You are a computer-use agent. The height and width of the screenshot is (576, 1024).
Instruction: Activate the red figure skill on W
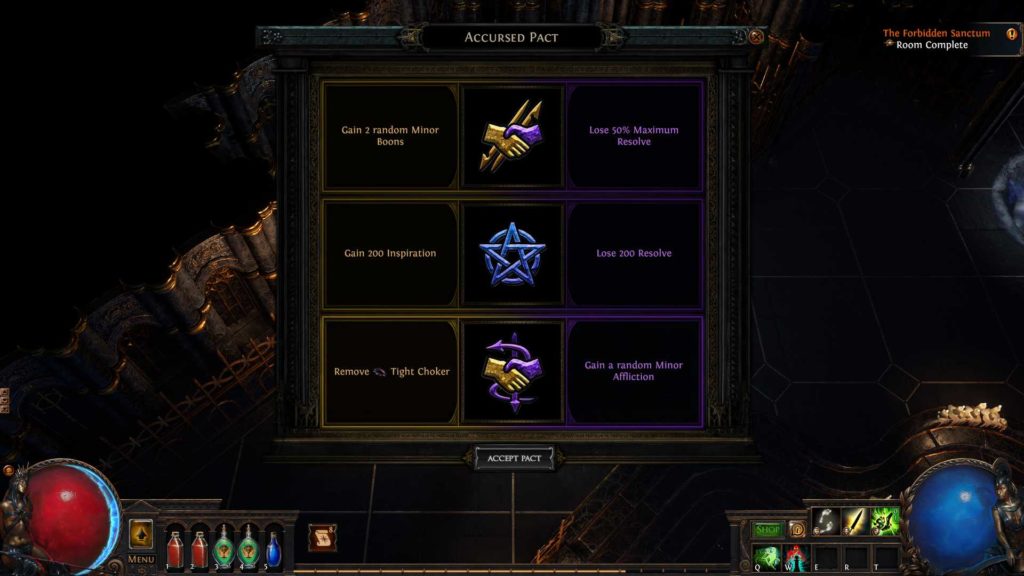pos(796,556)
